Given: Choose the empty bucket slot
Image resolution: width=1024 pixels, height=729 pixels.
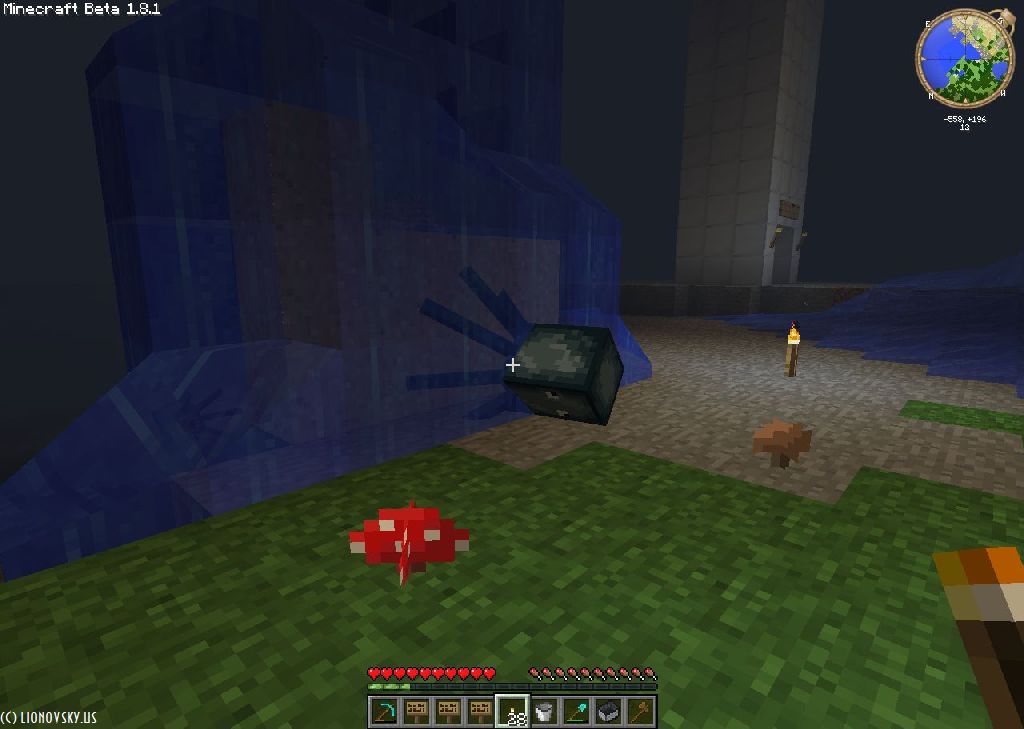Looking at the screenshot, I should (544, 711).
